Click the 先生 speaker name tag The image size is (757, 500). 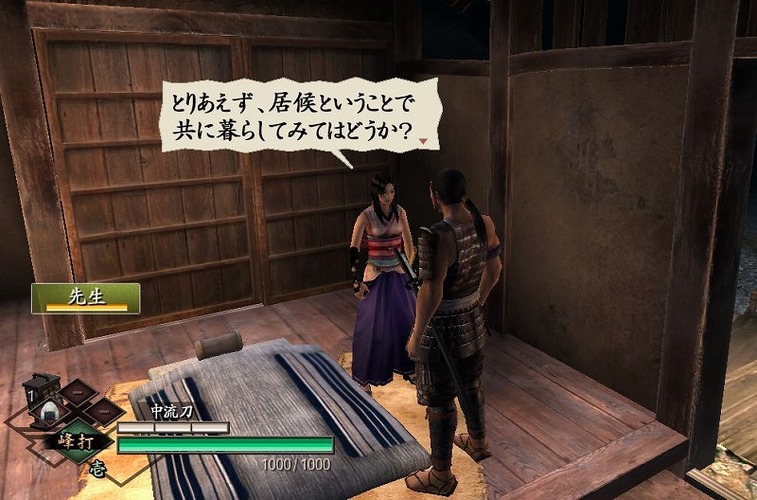[x=85, y=298]
